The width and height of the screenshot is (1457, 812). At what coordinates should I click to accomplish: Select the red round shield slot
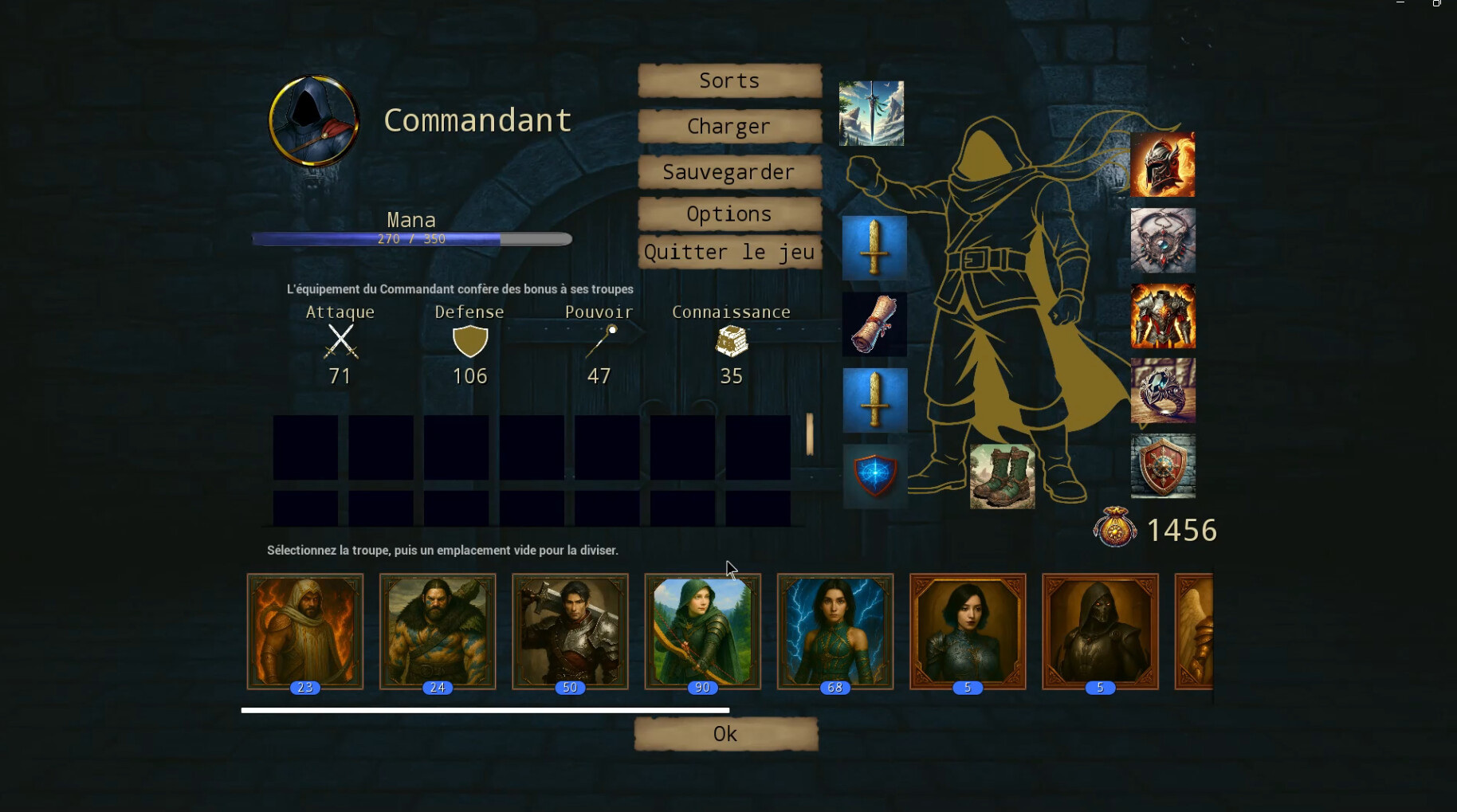click(x=1162, y=466)
